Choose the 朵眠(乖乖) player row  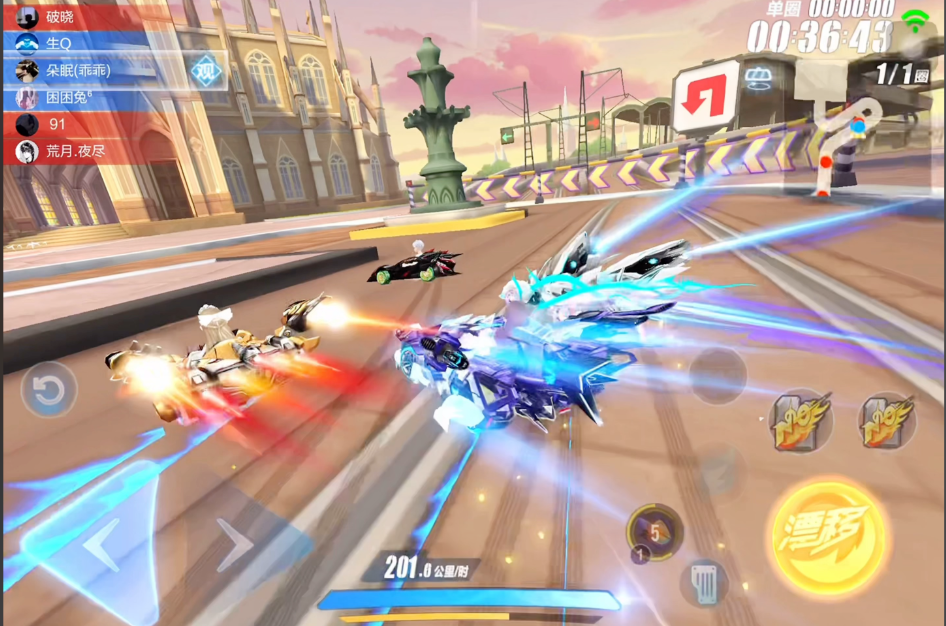click(x=75, y=70)
